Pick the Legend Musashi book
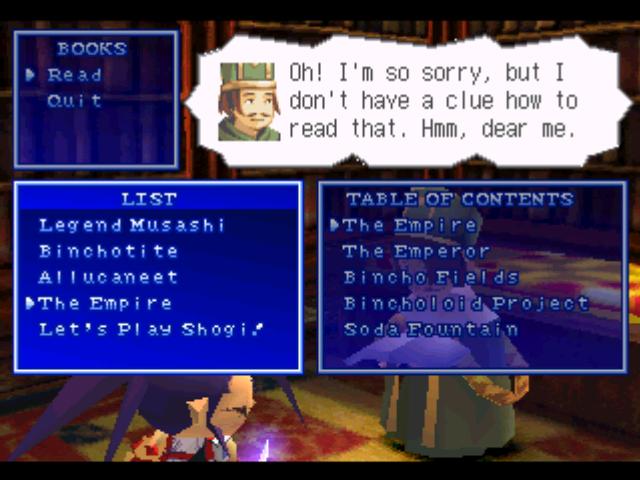Screen dimensions: 640x480 [x=132, y=225]
